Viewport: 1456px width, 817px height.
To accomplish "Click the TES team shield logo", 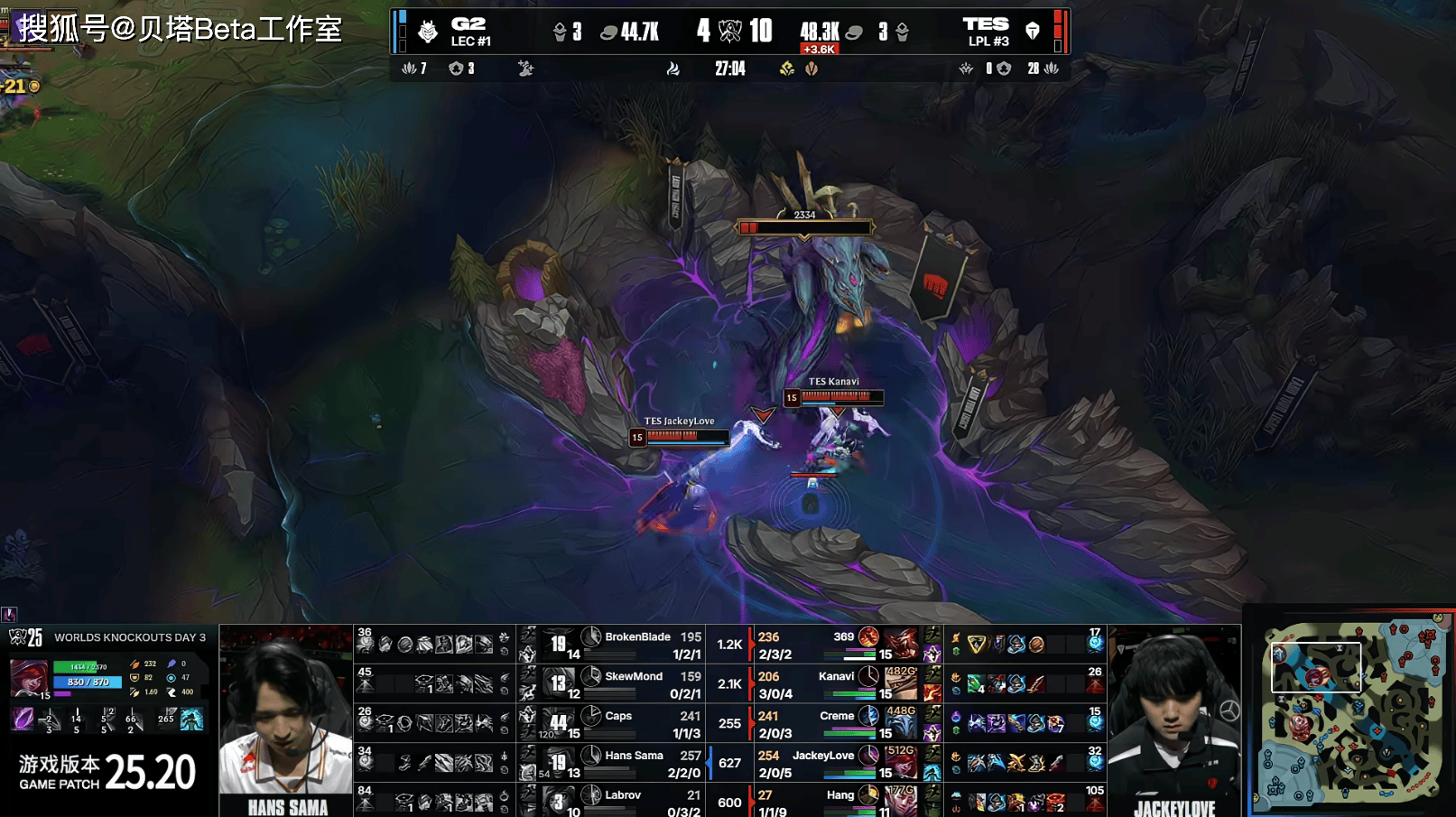I will point(1033,32).
